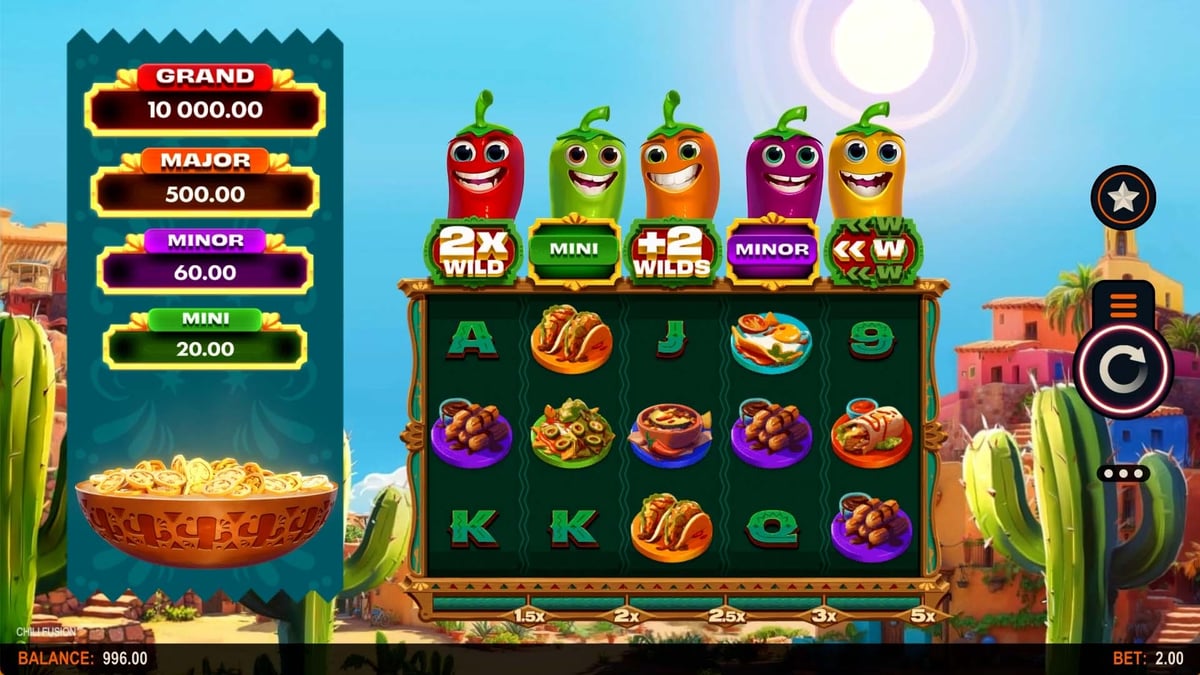1200x675 pixels.
Task: Open the star feature button
Action: pyautogui.click(x=1123, y=197)
